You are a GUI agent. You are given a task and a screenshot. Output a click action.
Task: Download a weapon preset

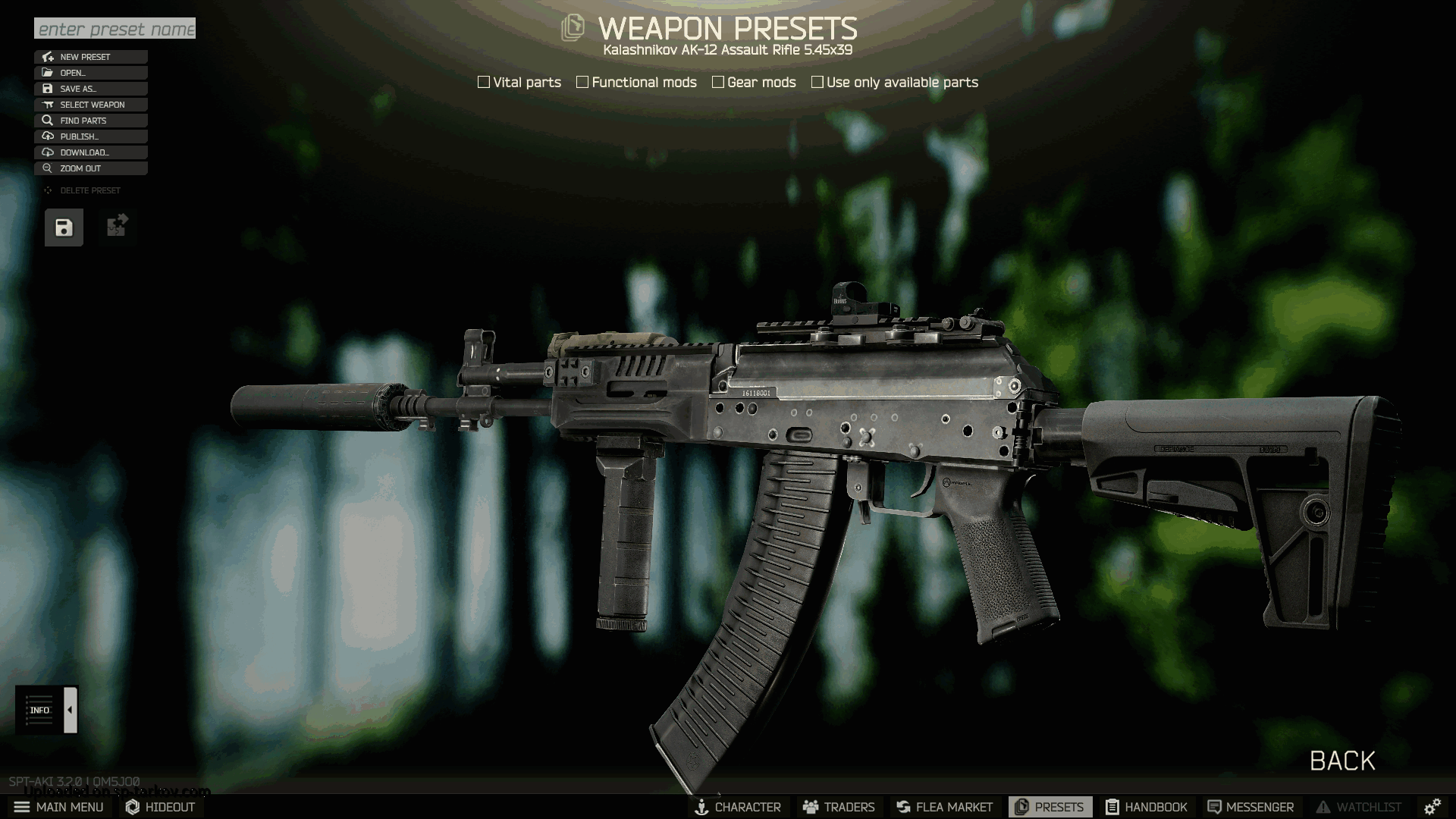pyautogui.click(x=90, y=152)
